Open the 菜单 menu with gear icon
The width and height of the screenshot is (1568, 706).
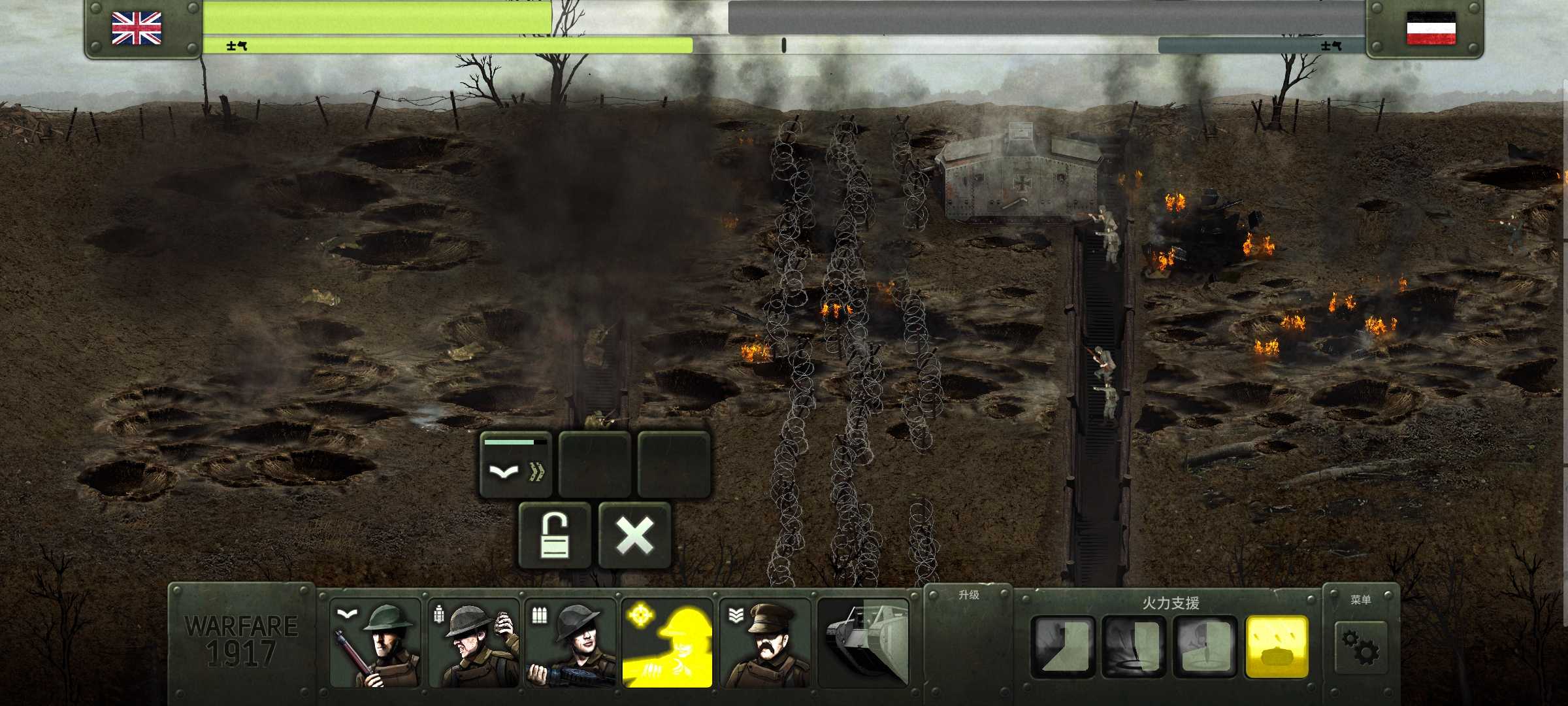(x=1361, y=644)
